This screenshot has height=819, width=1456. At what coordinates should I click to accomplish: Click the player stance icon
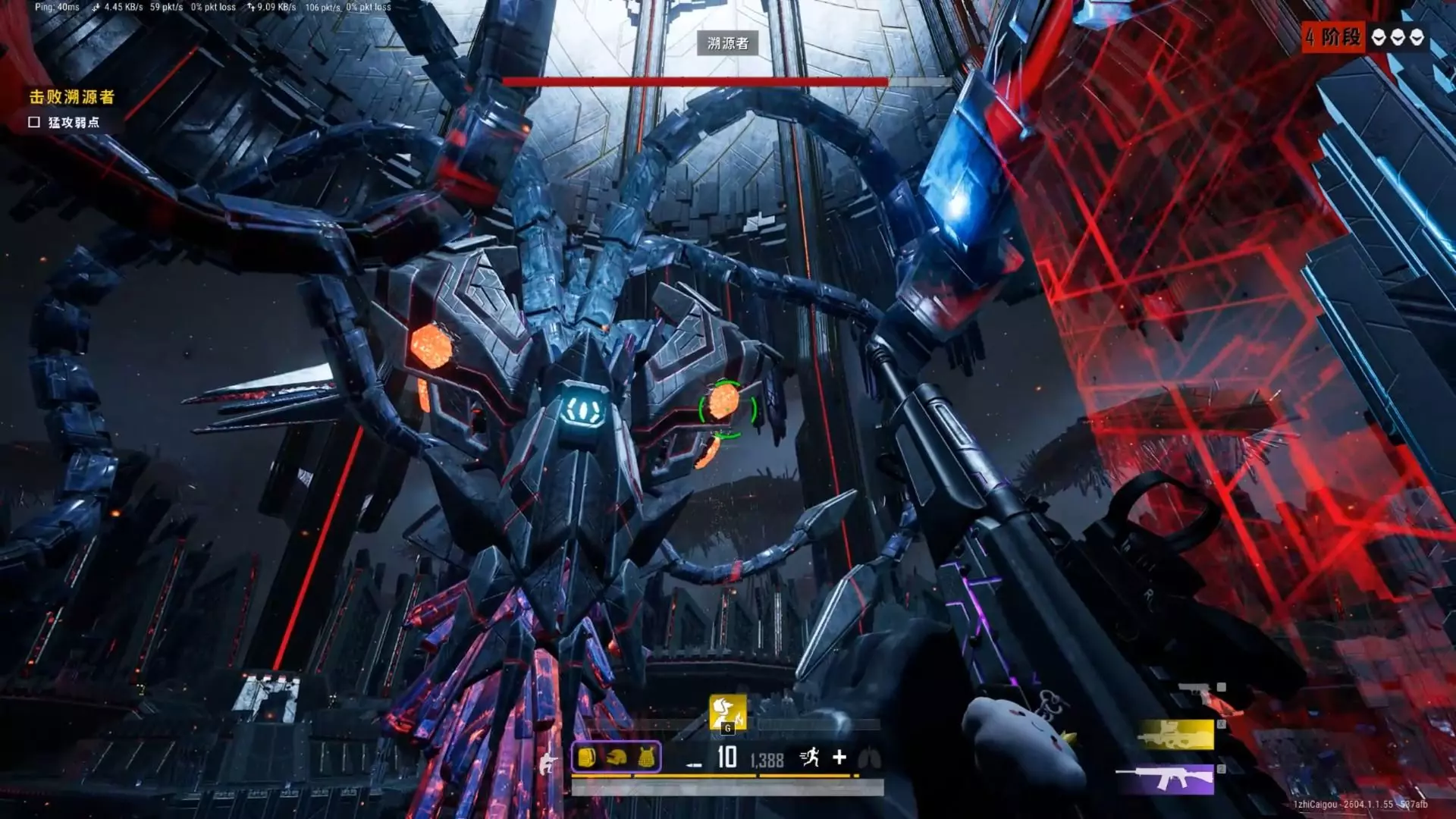pos(548,759)
